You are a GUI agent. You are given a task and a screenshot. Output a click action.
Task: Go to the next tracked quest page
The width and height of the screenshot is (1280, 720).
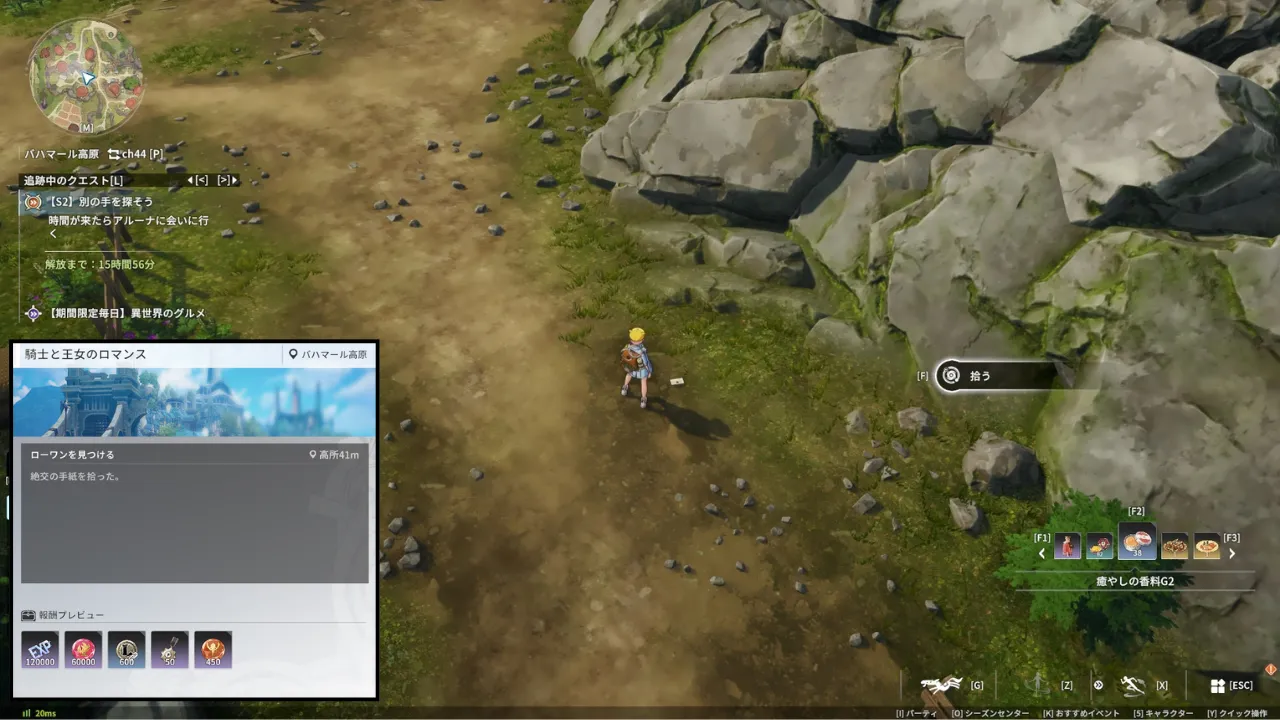coord(228,180)
